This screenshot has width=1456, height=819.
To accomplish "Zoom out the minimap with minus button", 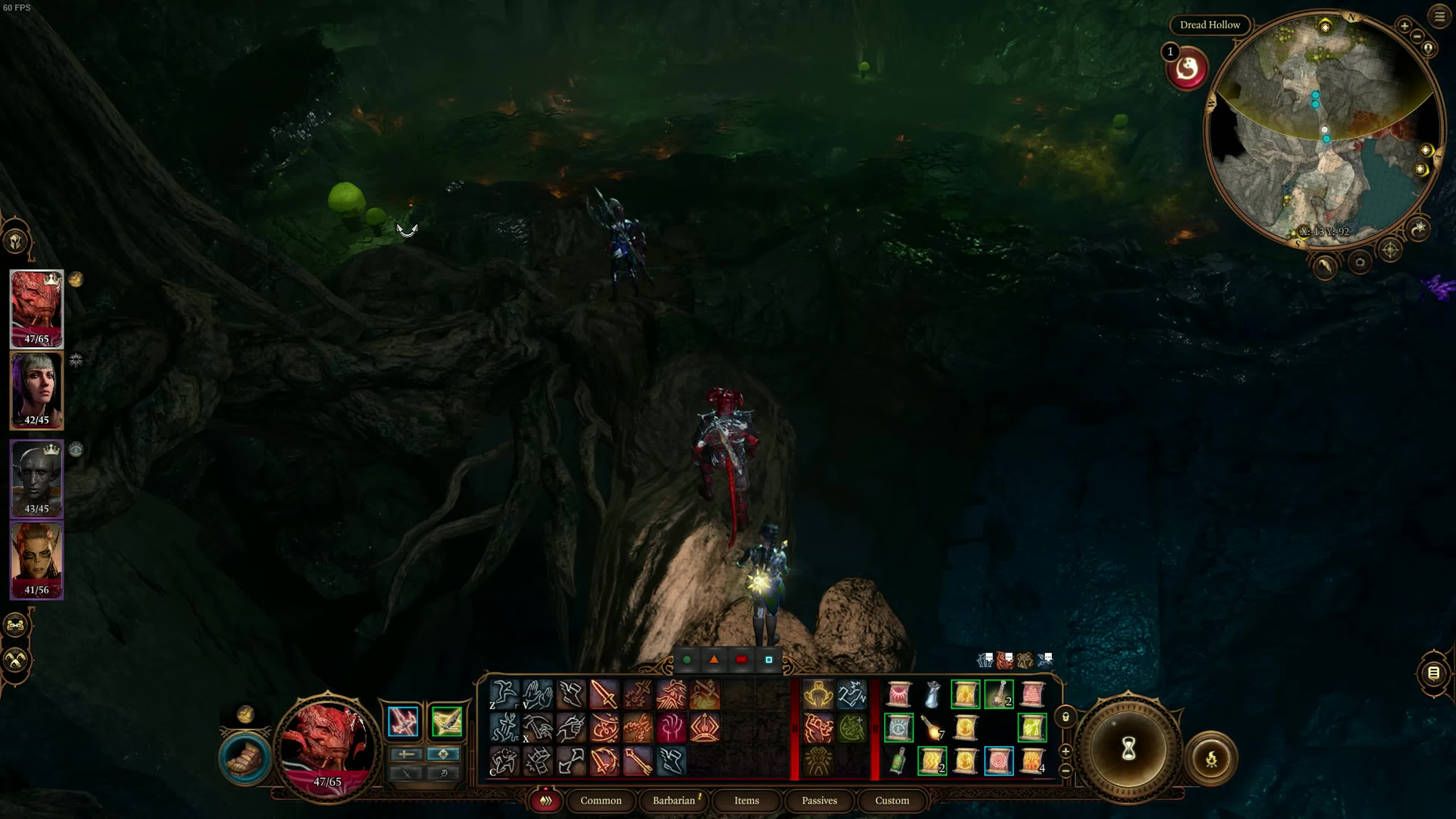I will point(1418,37).
